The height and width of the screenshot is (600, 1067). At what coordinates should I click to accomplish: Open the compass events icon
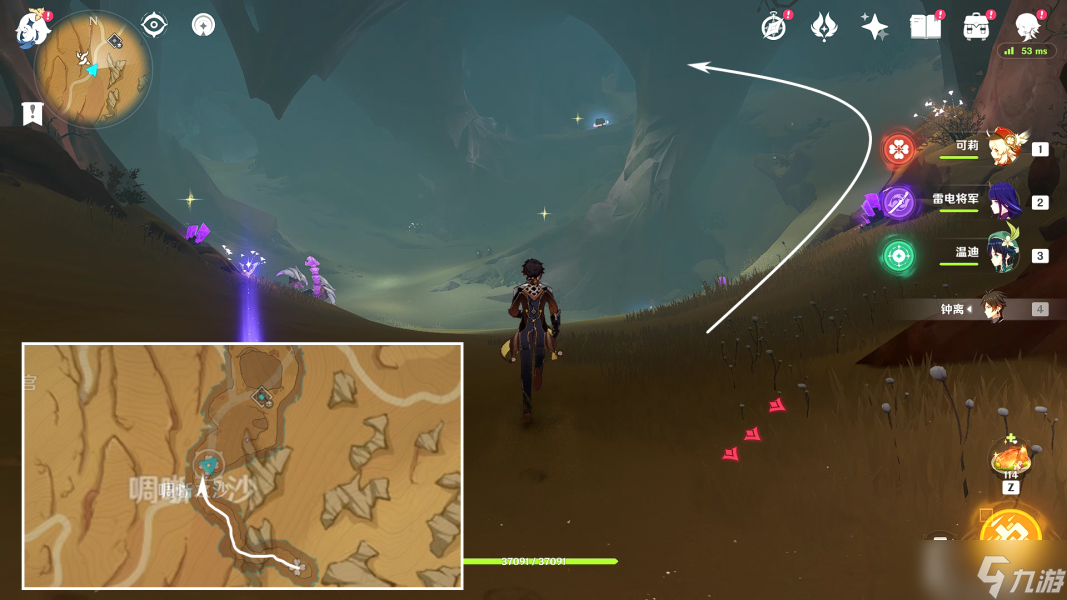(773, 27)
